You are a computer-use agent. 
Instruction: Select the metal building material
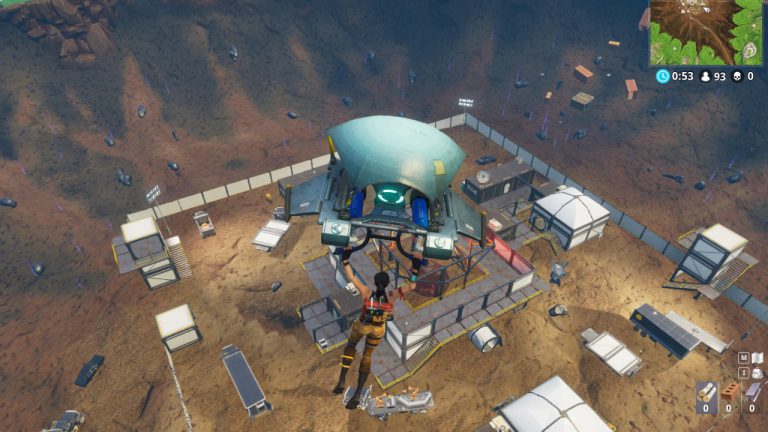[753, 392]
